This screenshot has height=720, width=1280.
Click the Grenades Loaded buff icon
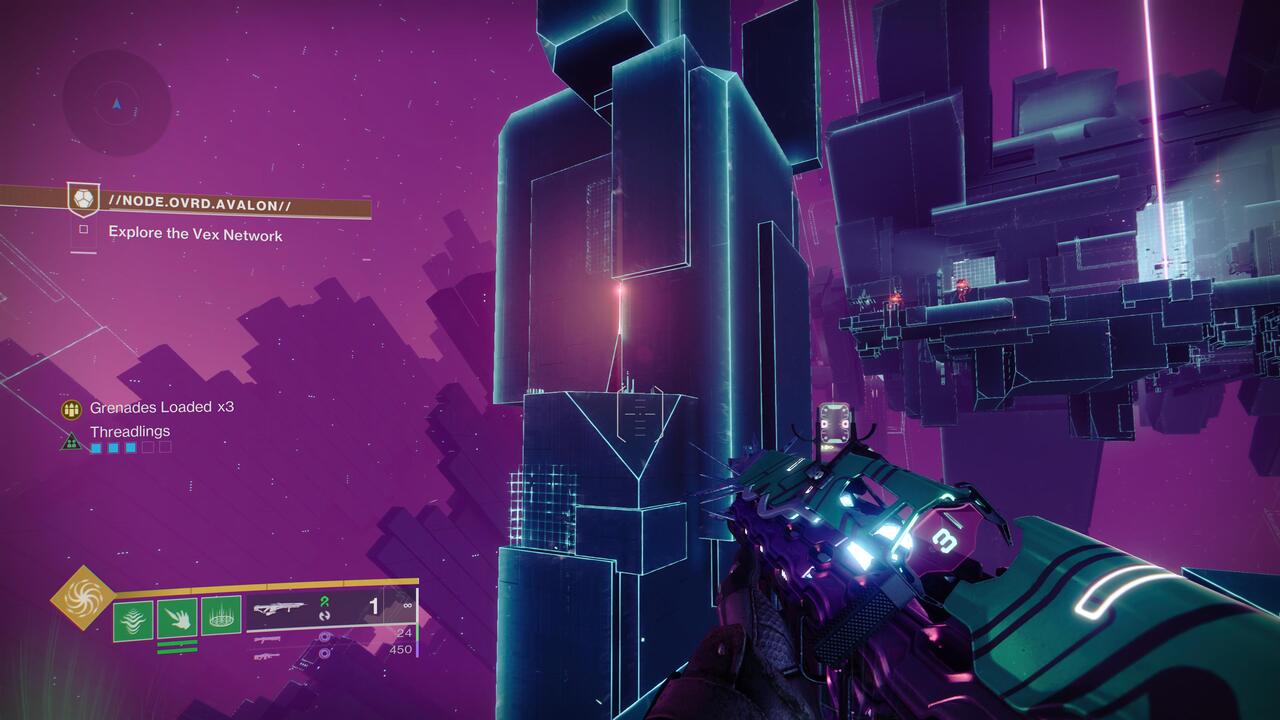coord(70,409)
